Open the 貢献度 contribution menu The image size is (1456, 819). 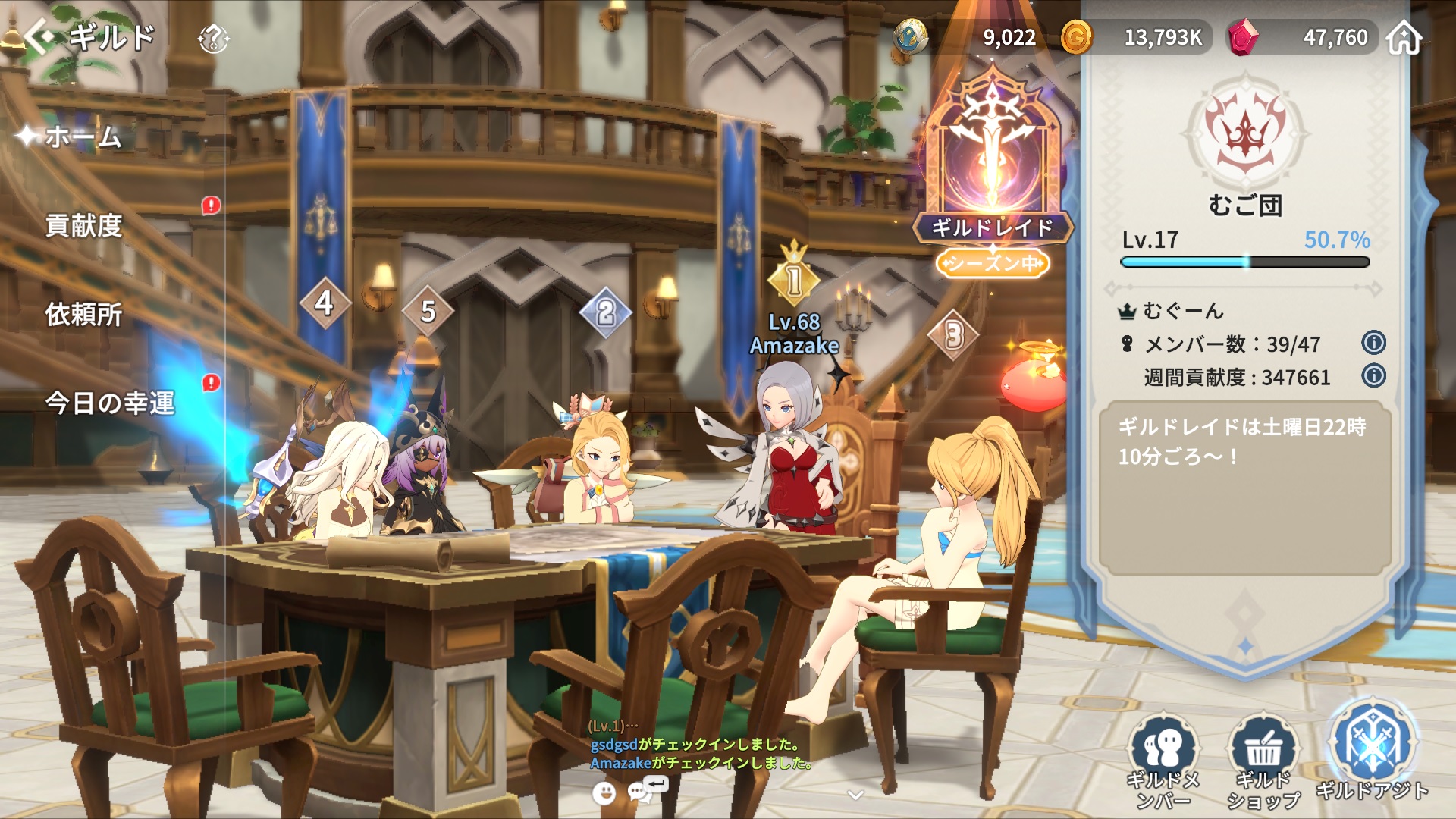(x=83, y=225)
